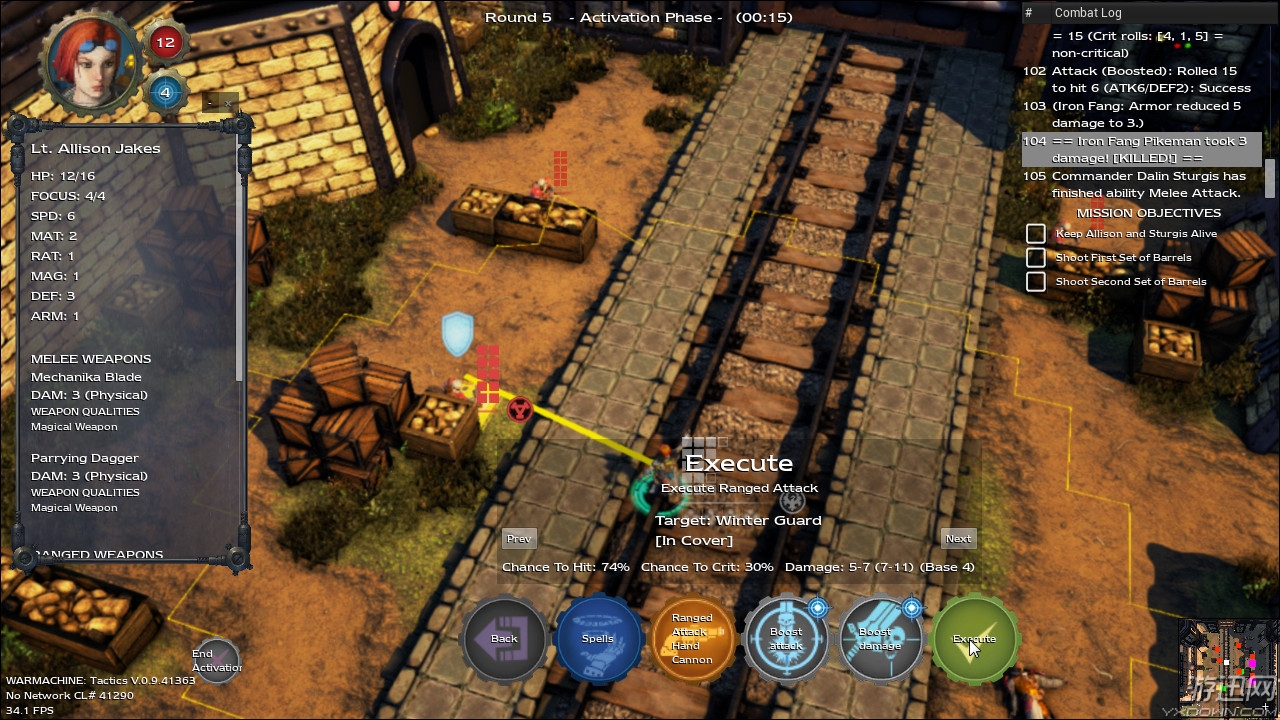Viewport: 1280px width, 720px height.
Task: Open the blue Spells menu
Action: click(598, 639)
